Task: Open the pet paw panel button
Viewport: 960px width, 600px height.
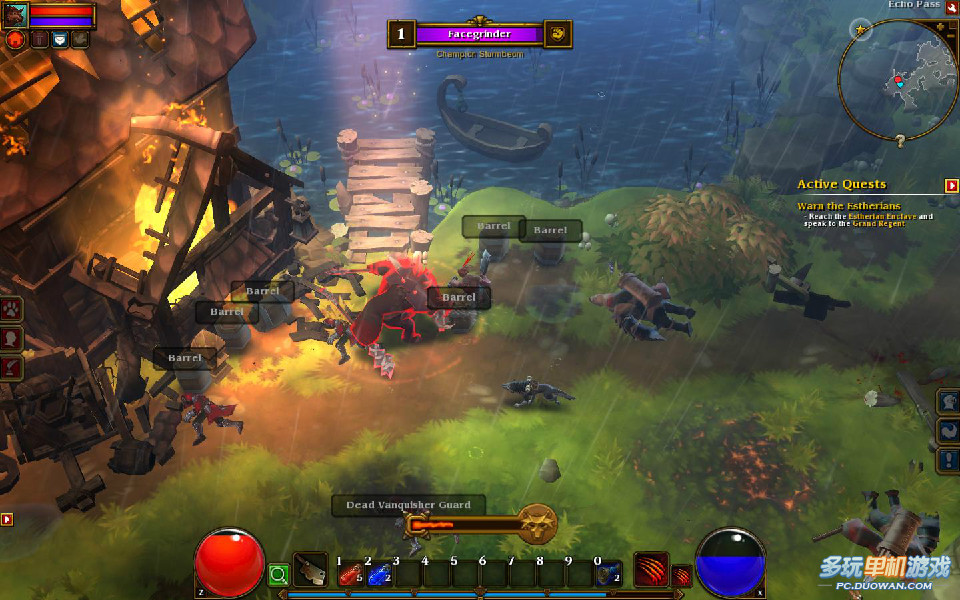Action: (x=12, y=309)
